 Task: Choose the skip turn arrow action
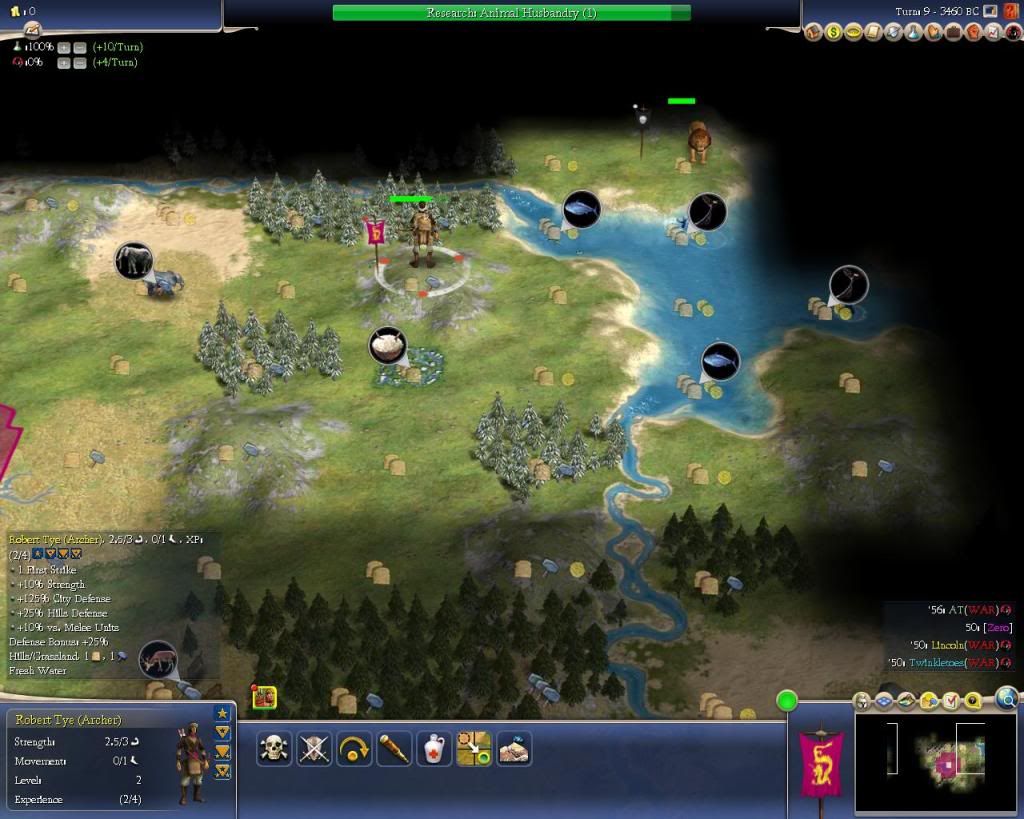[354, 748]
